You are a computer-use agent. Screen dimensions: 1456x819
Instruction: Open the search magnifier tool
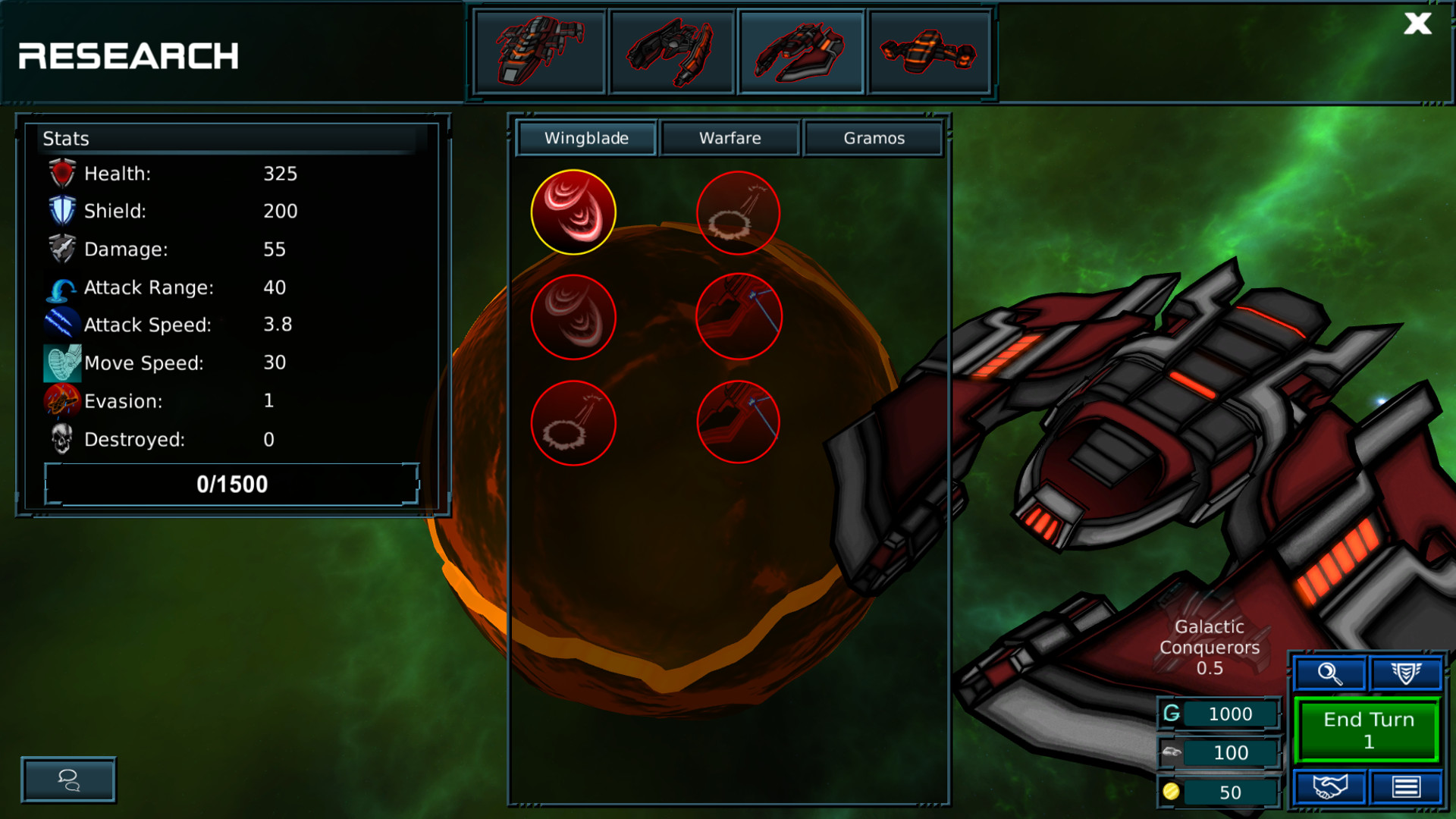(1329, 673)
